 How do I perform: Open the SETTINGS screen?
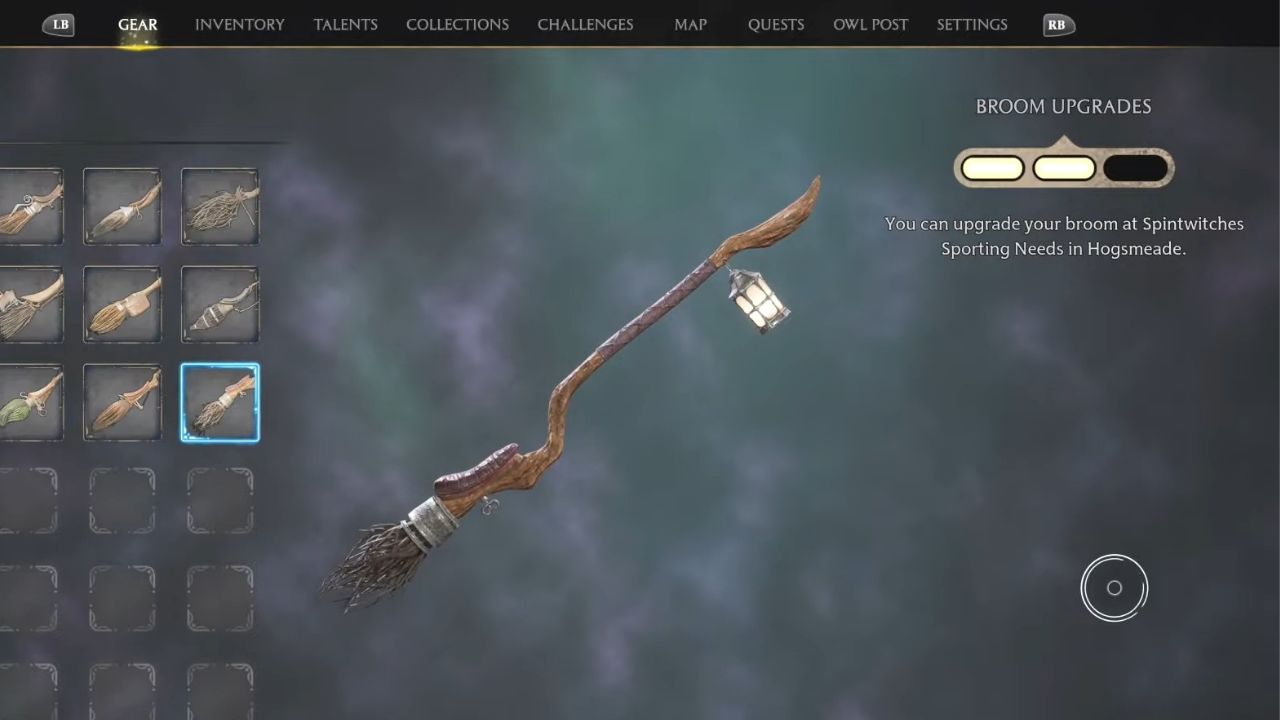coord(971,24)
